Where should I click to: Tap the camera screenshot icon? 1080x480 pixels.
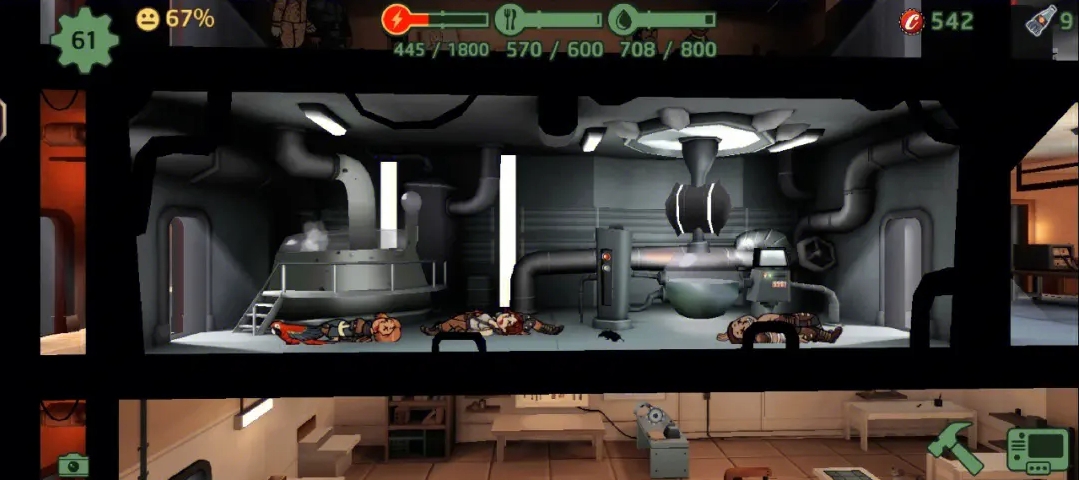(x=73, y=465)
